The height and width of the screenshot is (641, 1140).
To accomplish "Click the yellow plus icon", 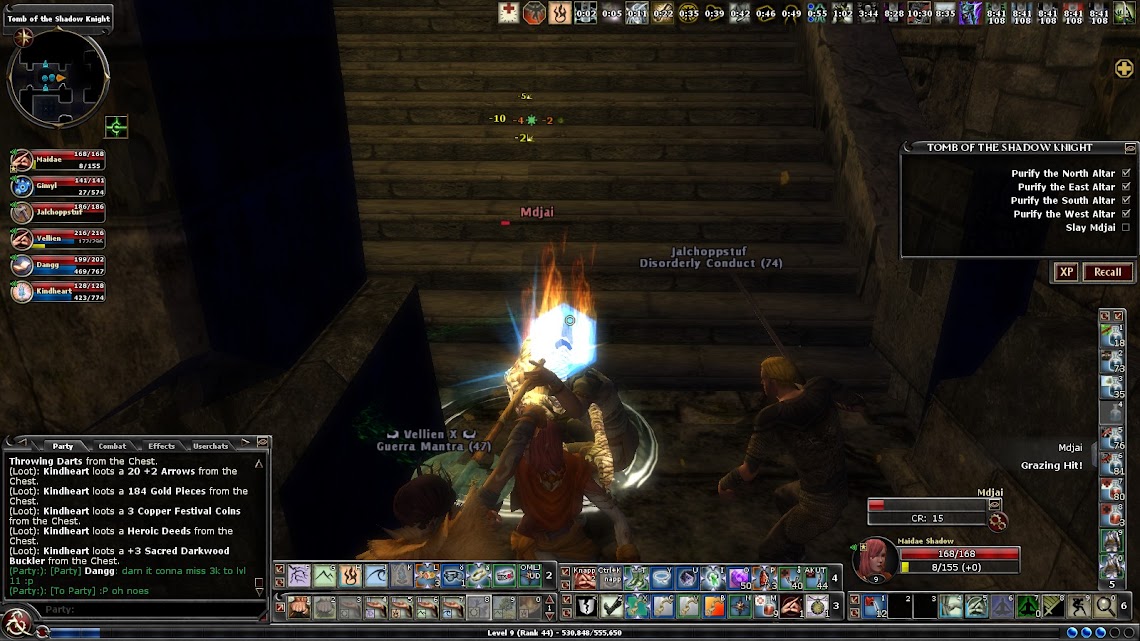I will [1124, 68].
